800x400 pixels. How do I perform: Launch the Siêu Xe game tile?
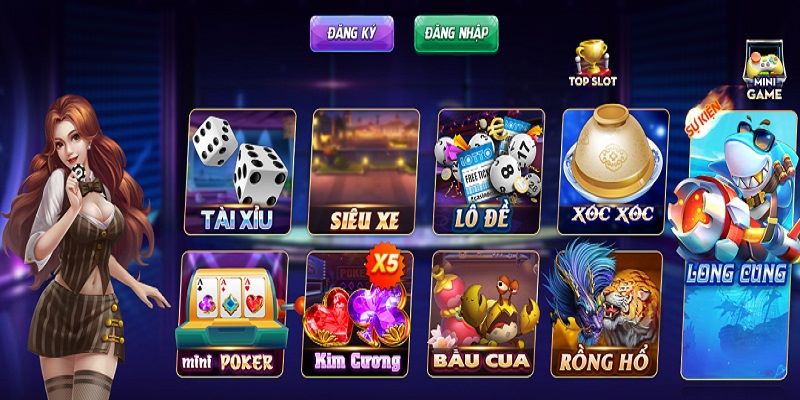click(x=365, y=170)
